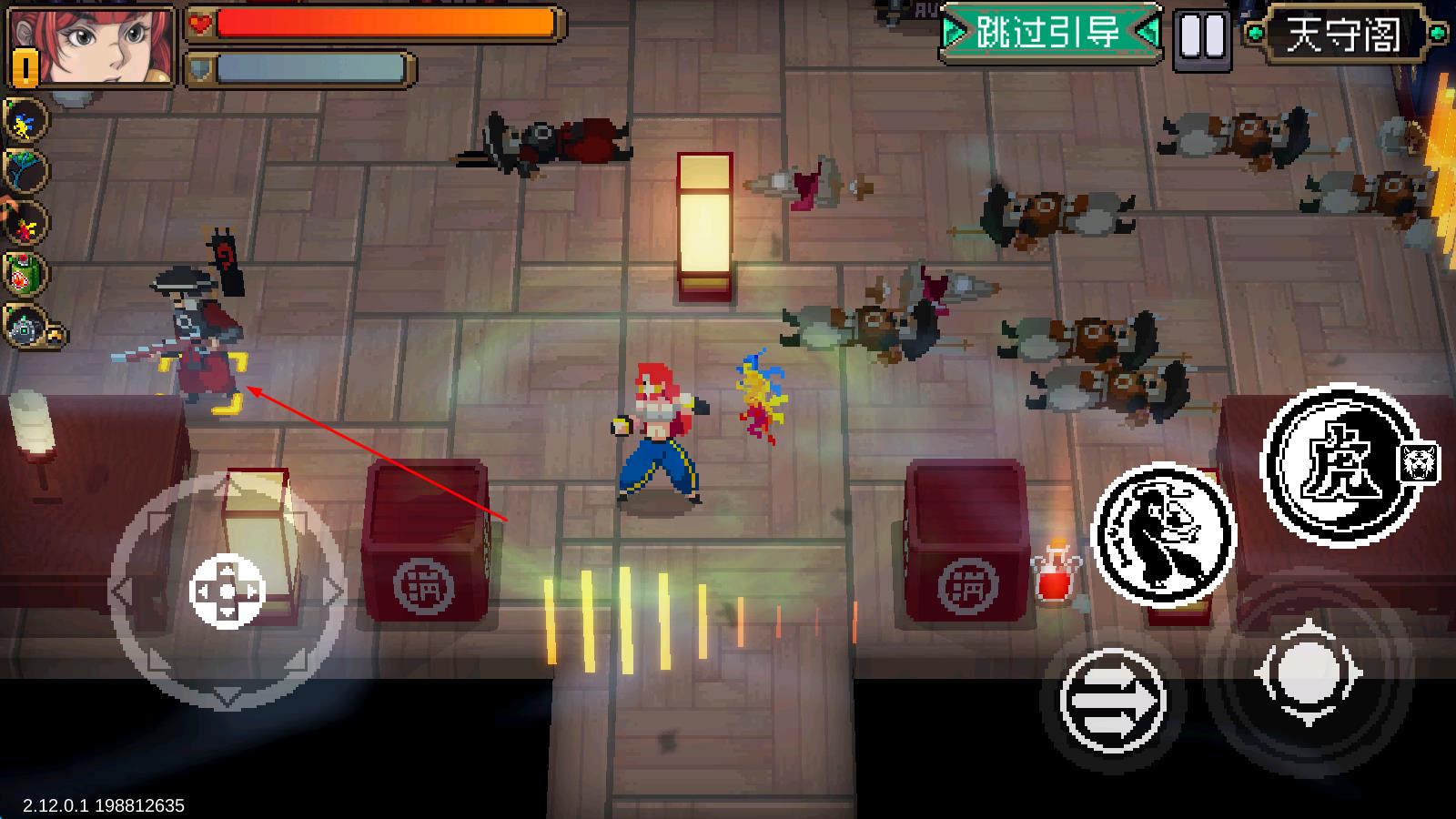Open the 天守阁 stage label
The width and height of the screenshot is (1456, 819).
[x=1344, y=34]
